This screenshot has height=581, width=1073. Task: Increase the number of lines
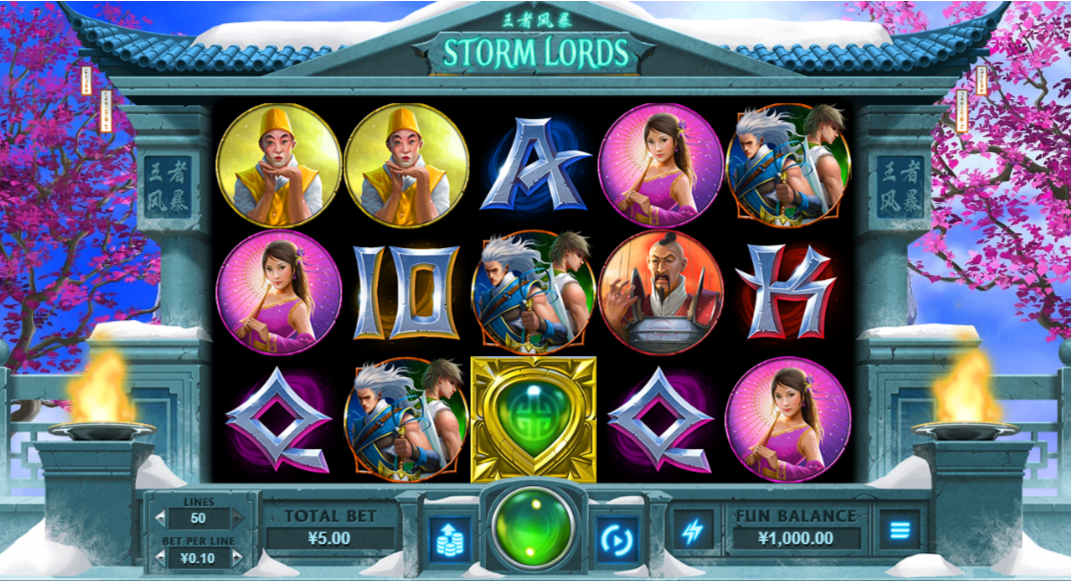point(237,518)
